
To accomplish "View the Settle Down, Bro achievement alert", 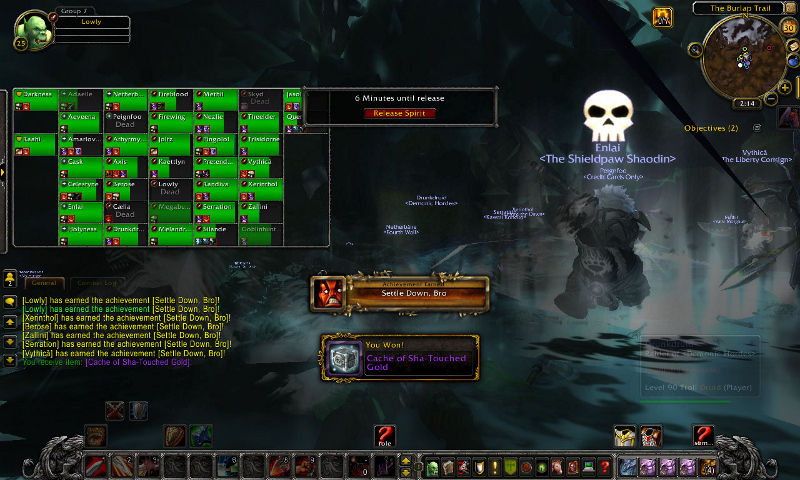I will click(x=400, y=292).
